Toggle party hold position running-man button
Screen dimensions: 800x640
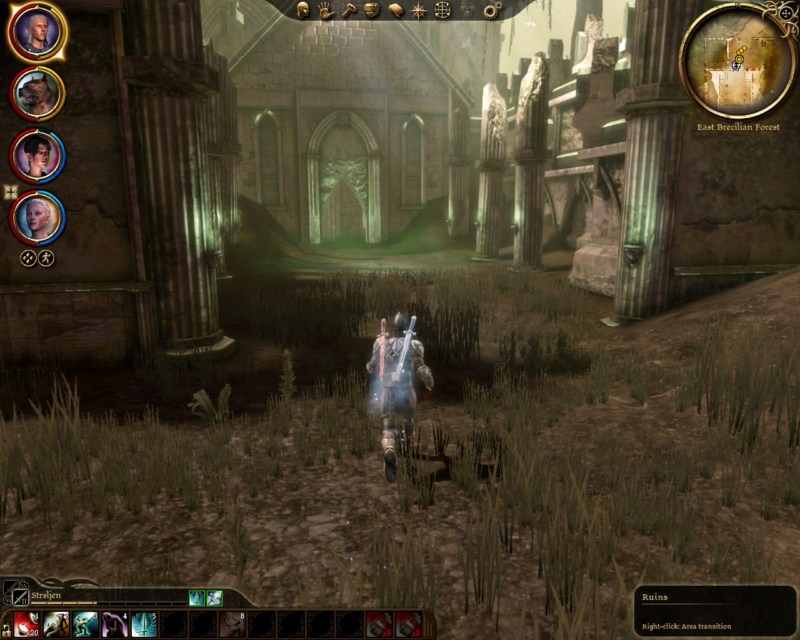46,258
